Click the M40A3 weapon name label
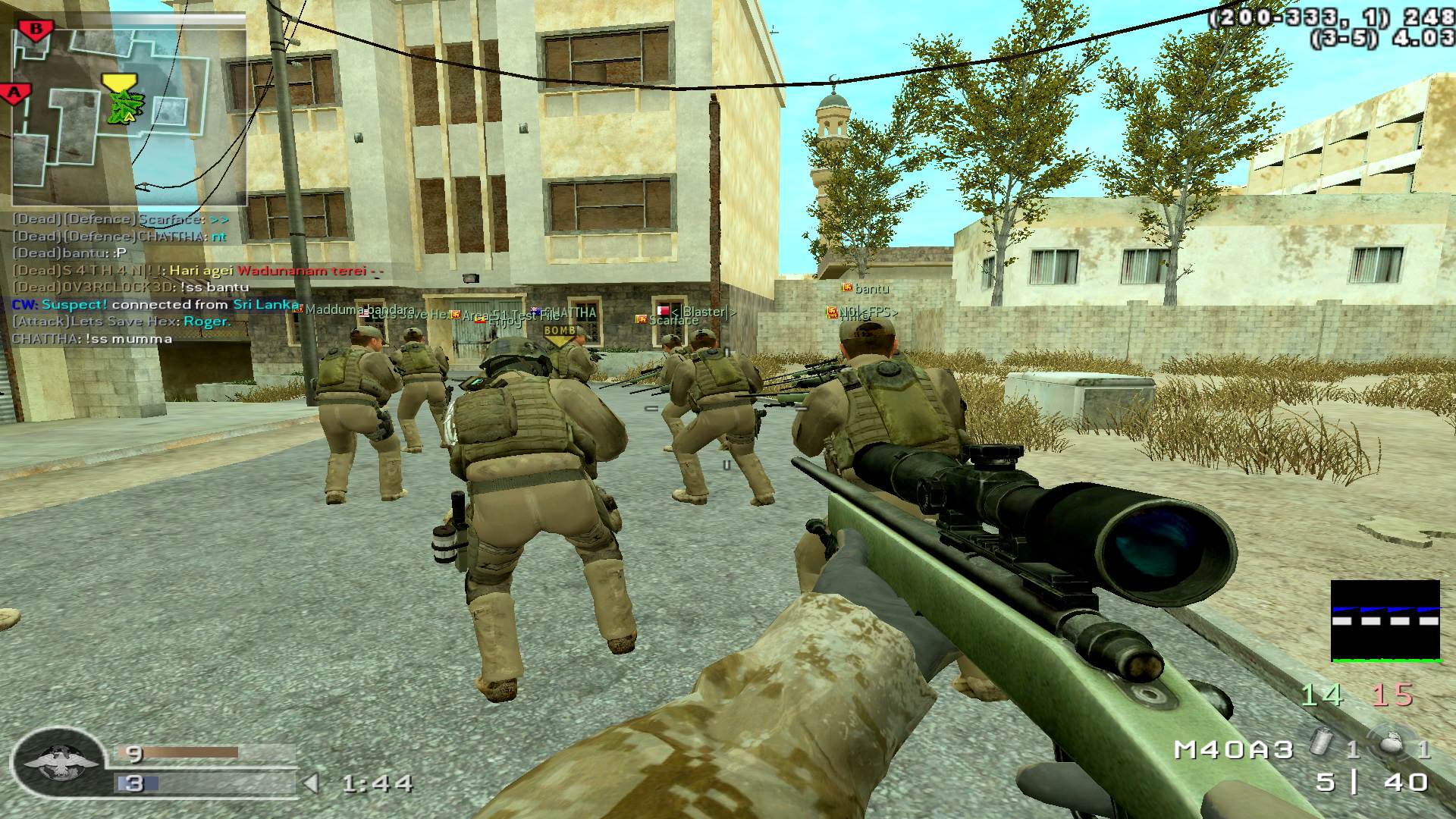This screenshot has height=819, width=1456. [1233, 750]
